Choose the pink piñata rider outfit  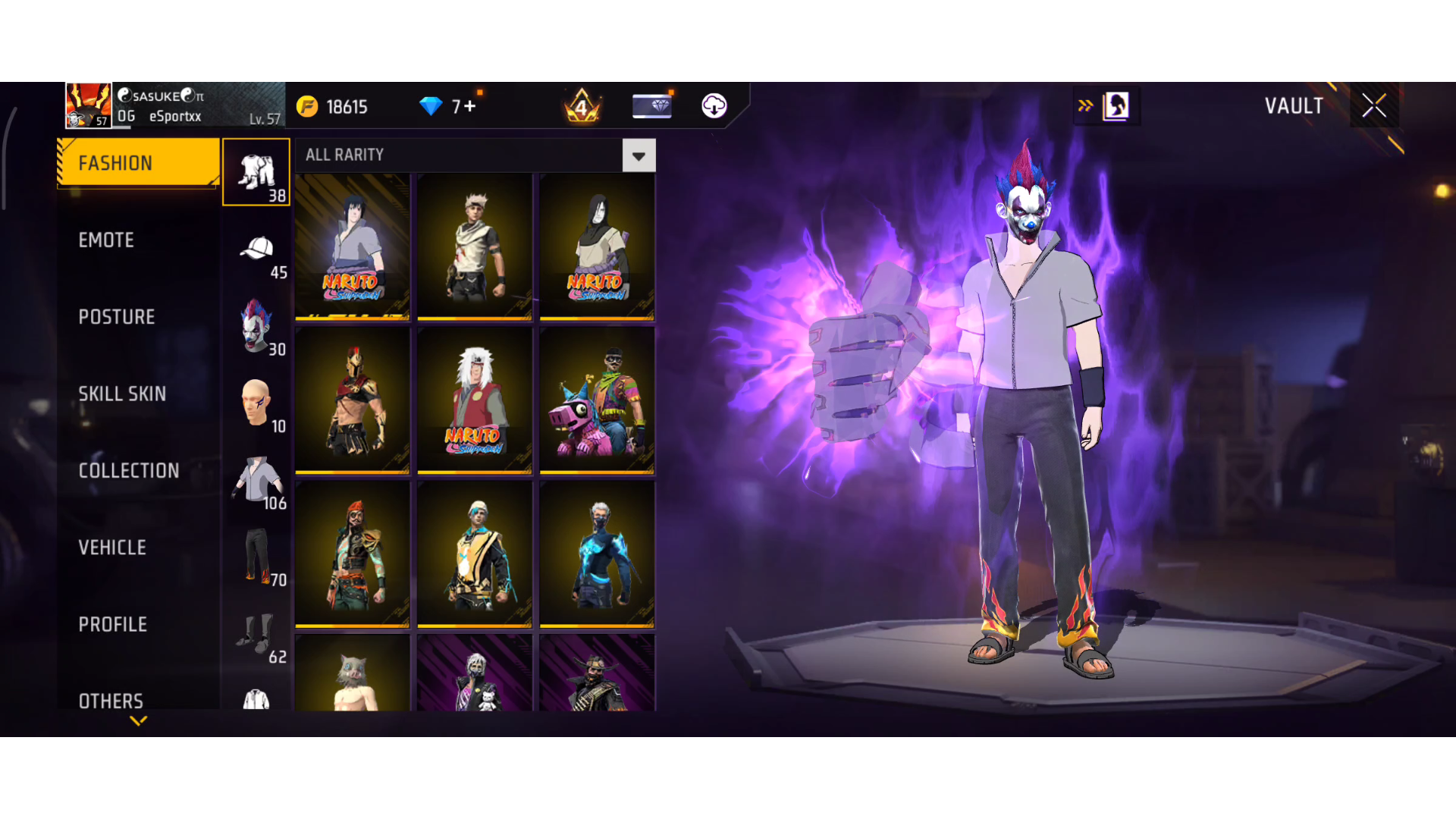[x=597, y=400]
